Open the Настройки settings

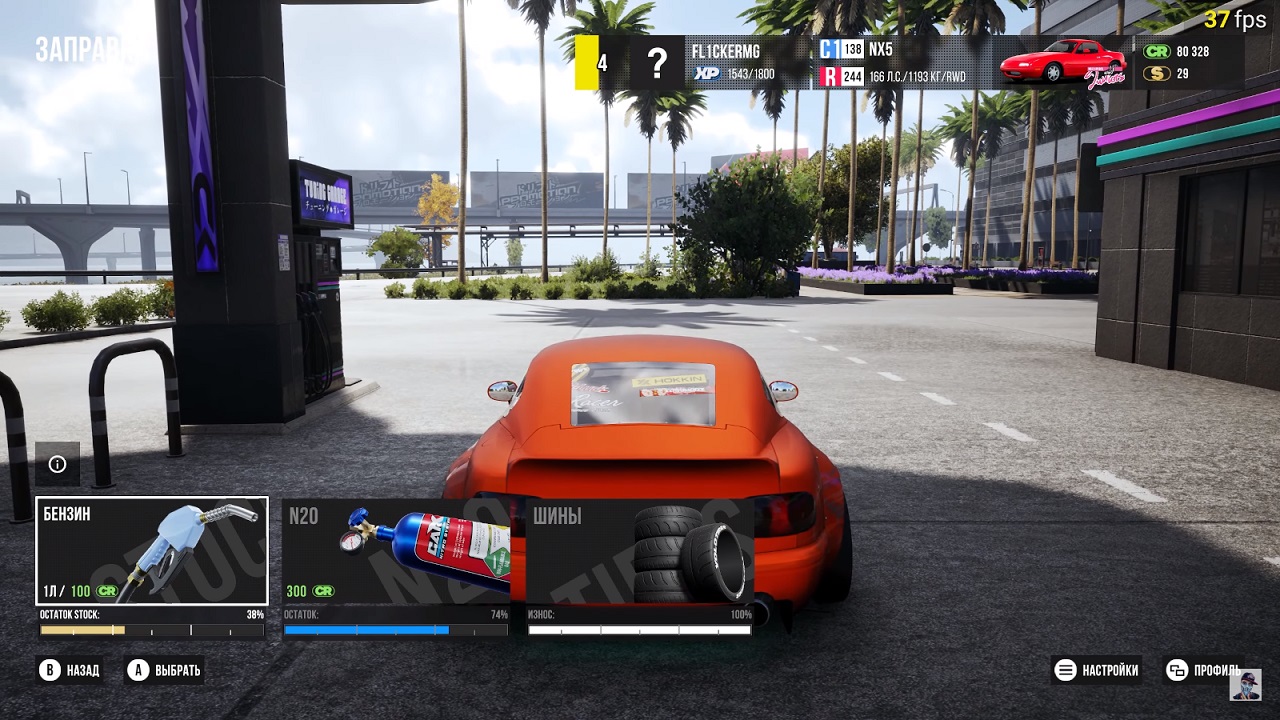click(1097, 670)
